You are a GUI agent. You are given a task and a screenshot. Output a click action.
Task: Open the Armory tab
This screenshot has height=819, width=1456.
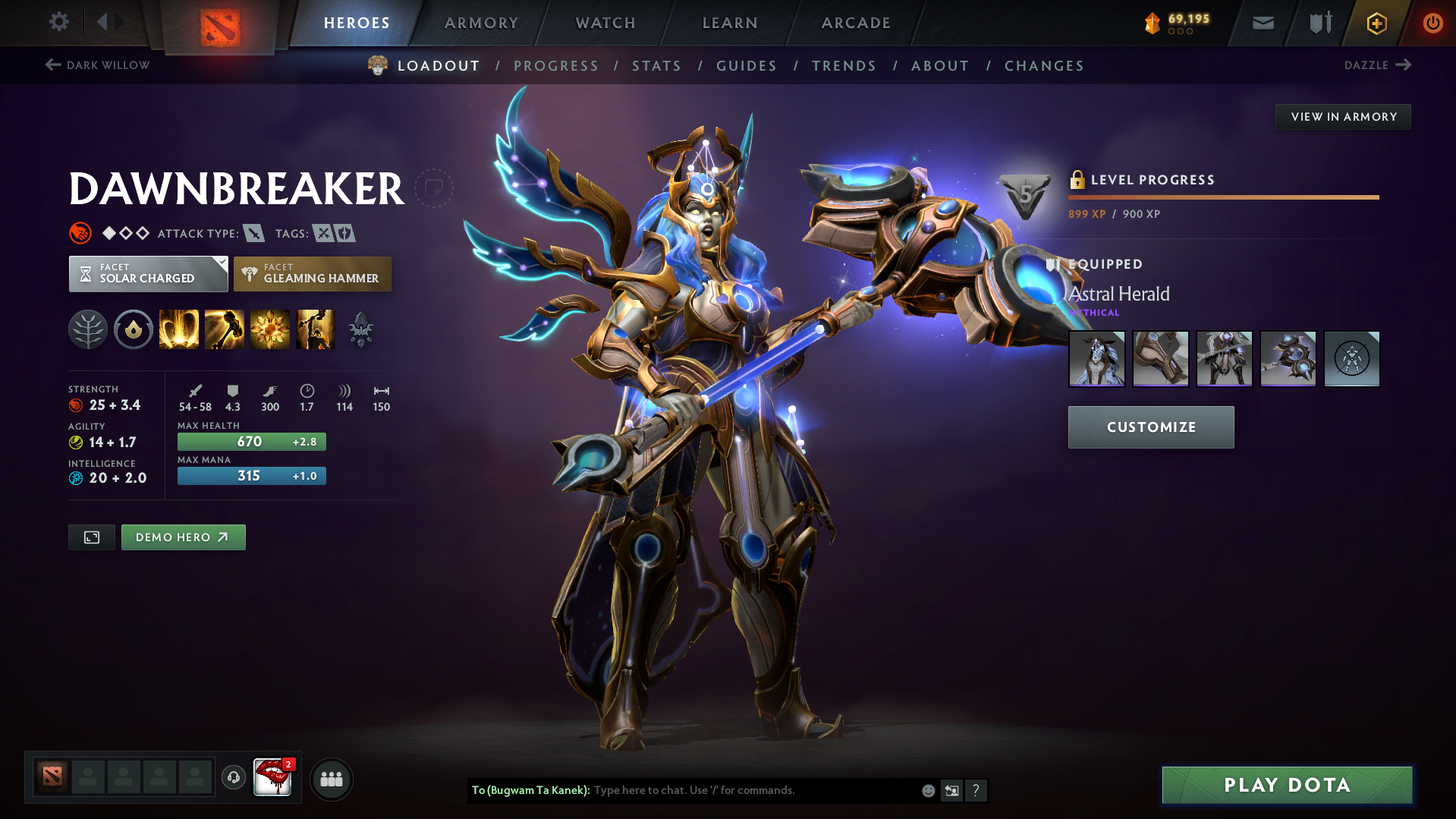click(x=481, y=23)
